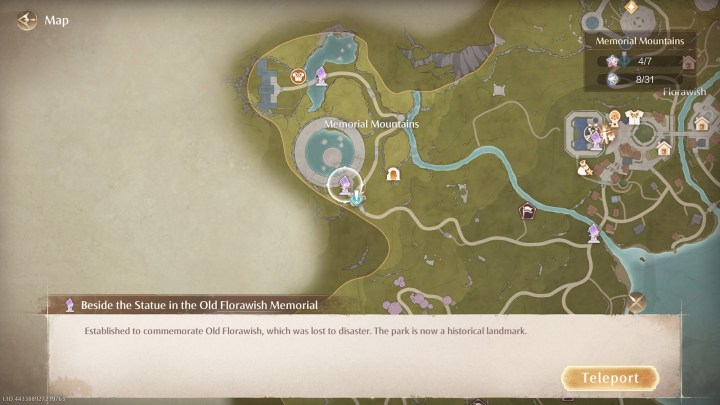The width and height of the screenshot is (720, 405).
Task: Select the dark pentagon flag marker
Action: pos(525,210)
